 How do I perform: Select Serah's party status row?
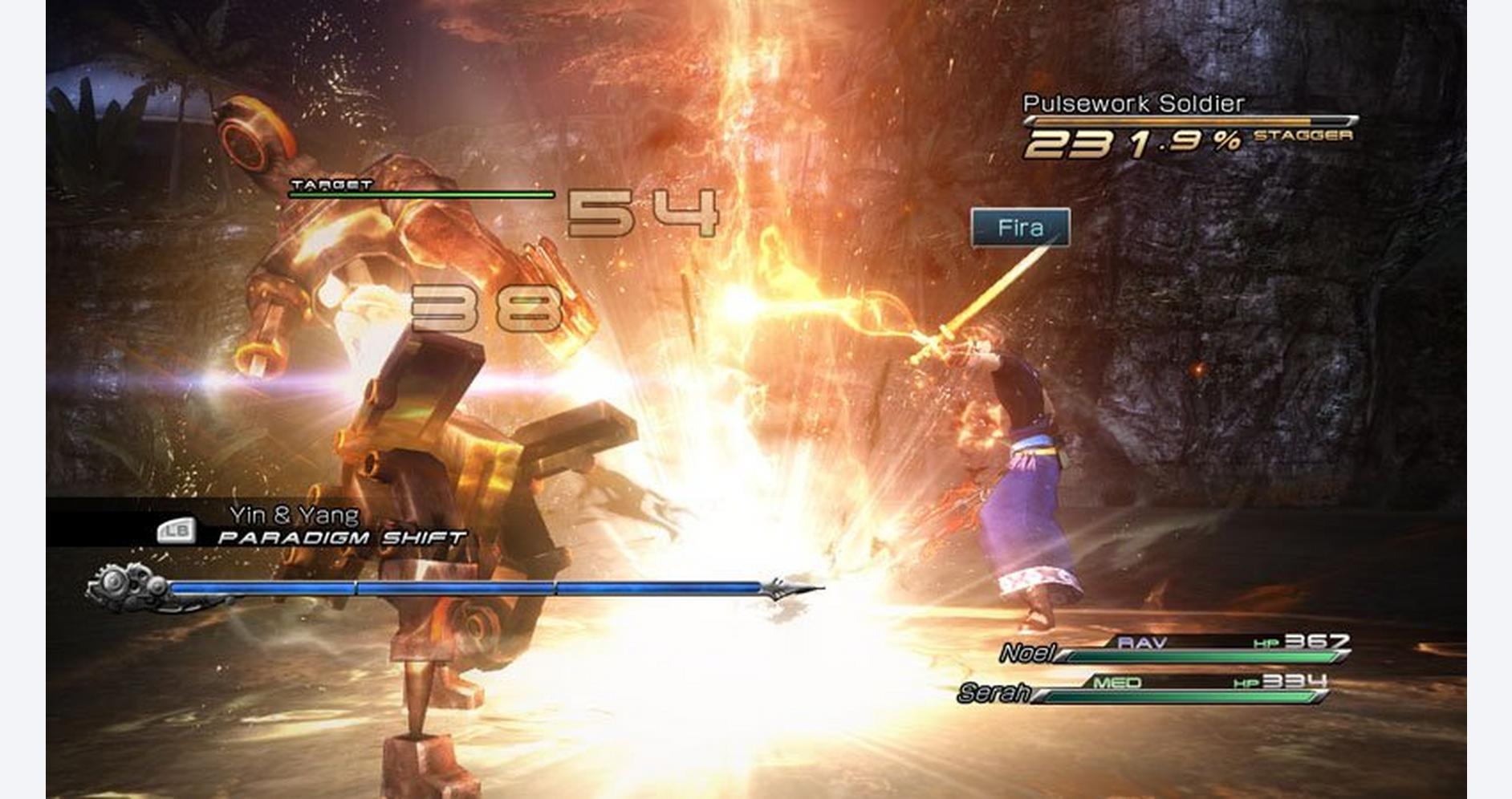coord(1144,690)
